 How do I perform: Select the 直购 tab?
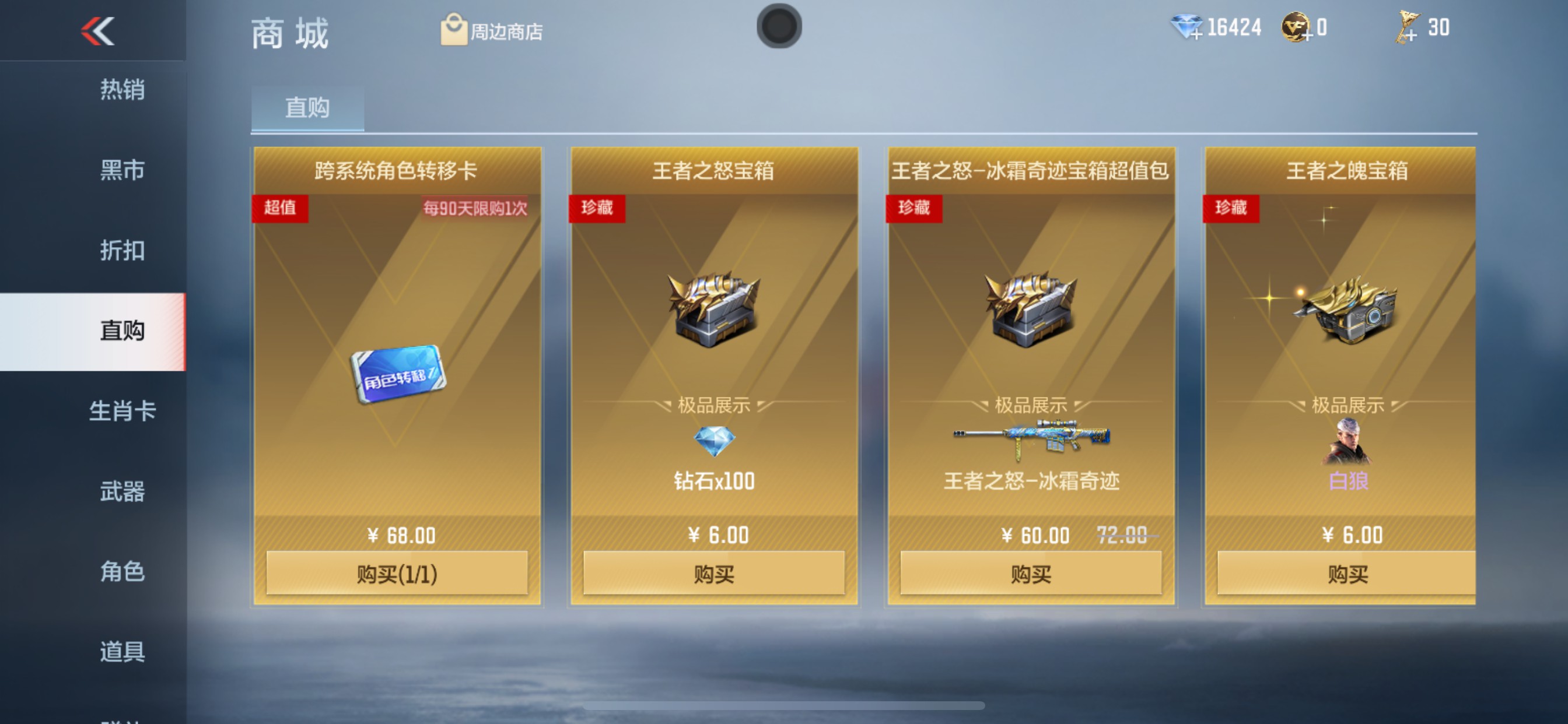tap(307, 108)
